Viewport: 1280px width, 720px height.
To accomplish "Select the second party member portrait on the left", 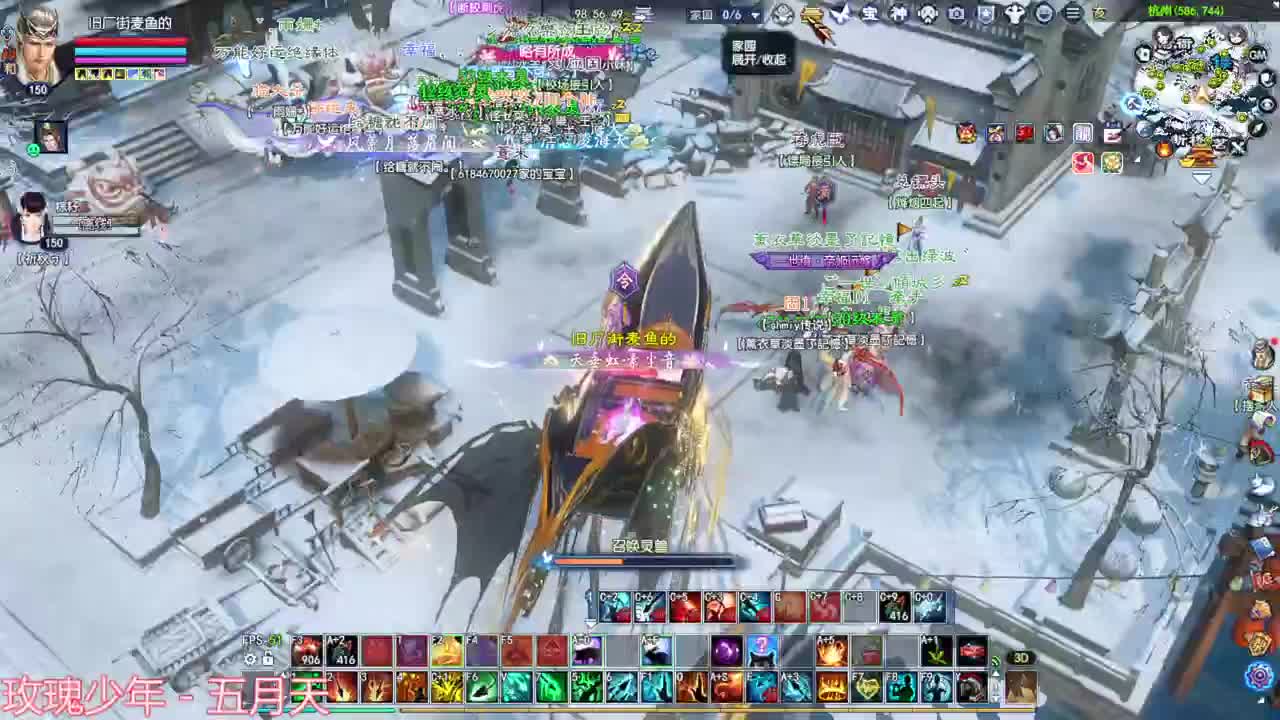I will (x=30, y=215).
